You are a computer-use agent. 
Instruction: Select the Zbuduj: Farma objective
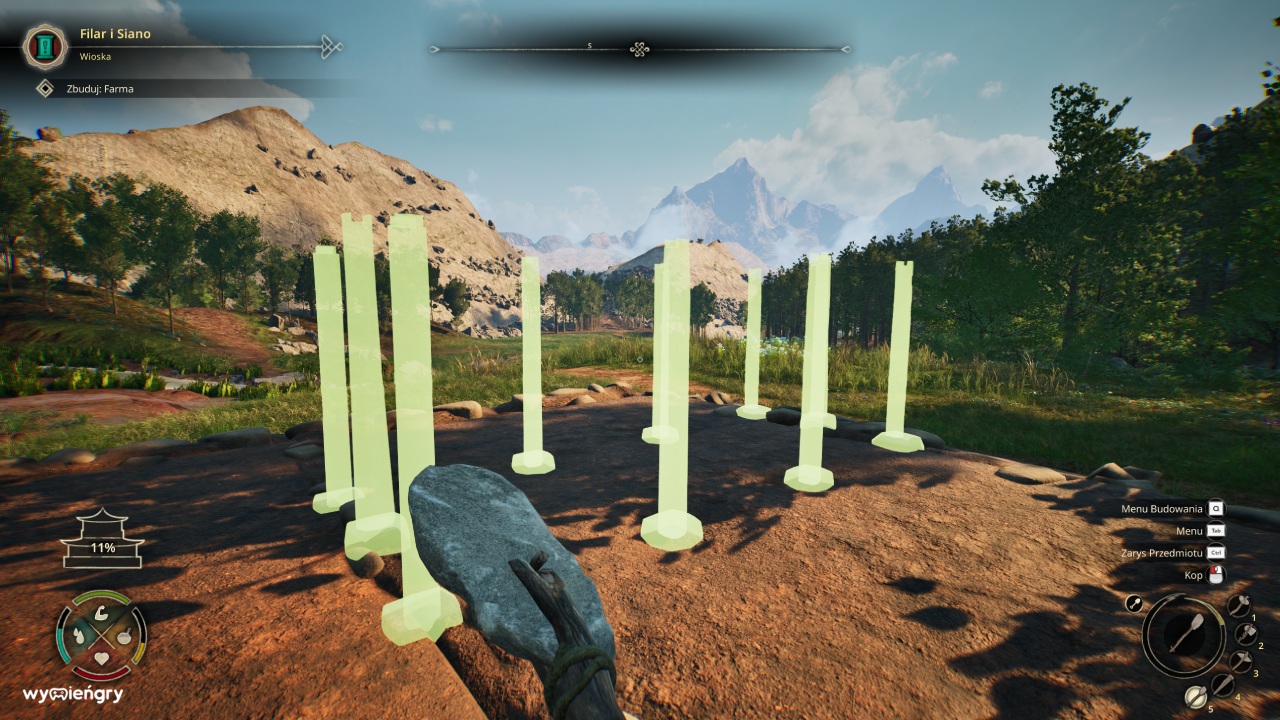coord(45,89)
